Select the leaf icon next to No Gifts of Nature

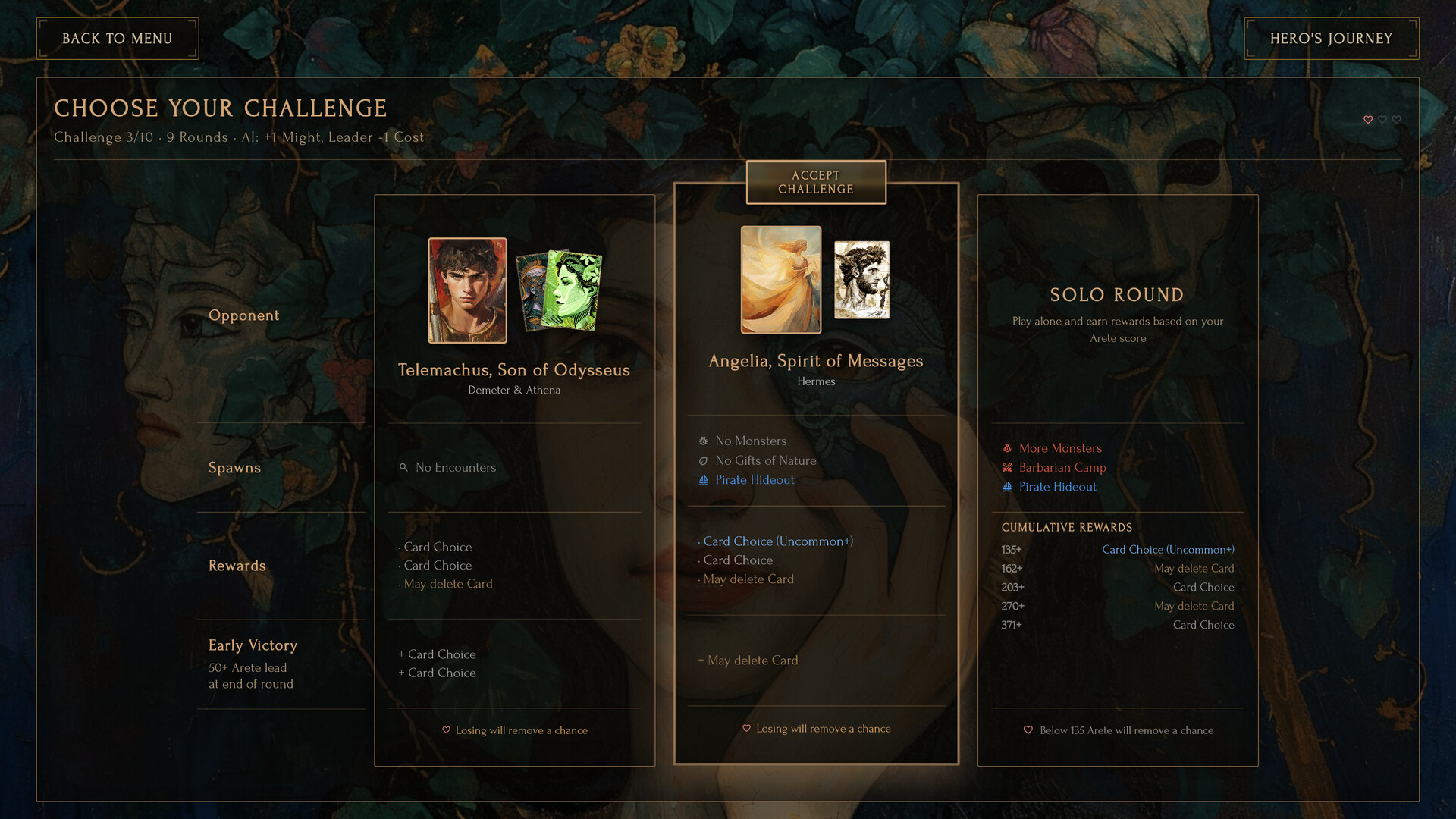[x=703, y=460]
